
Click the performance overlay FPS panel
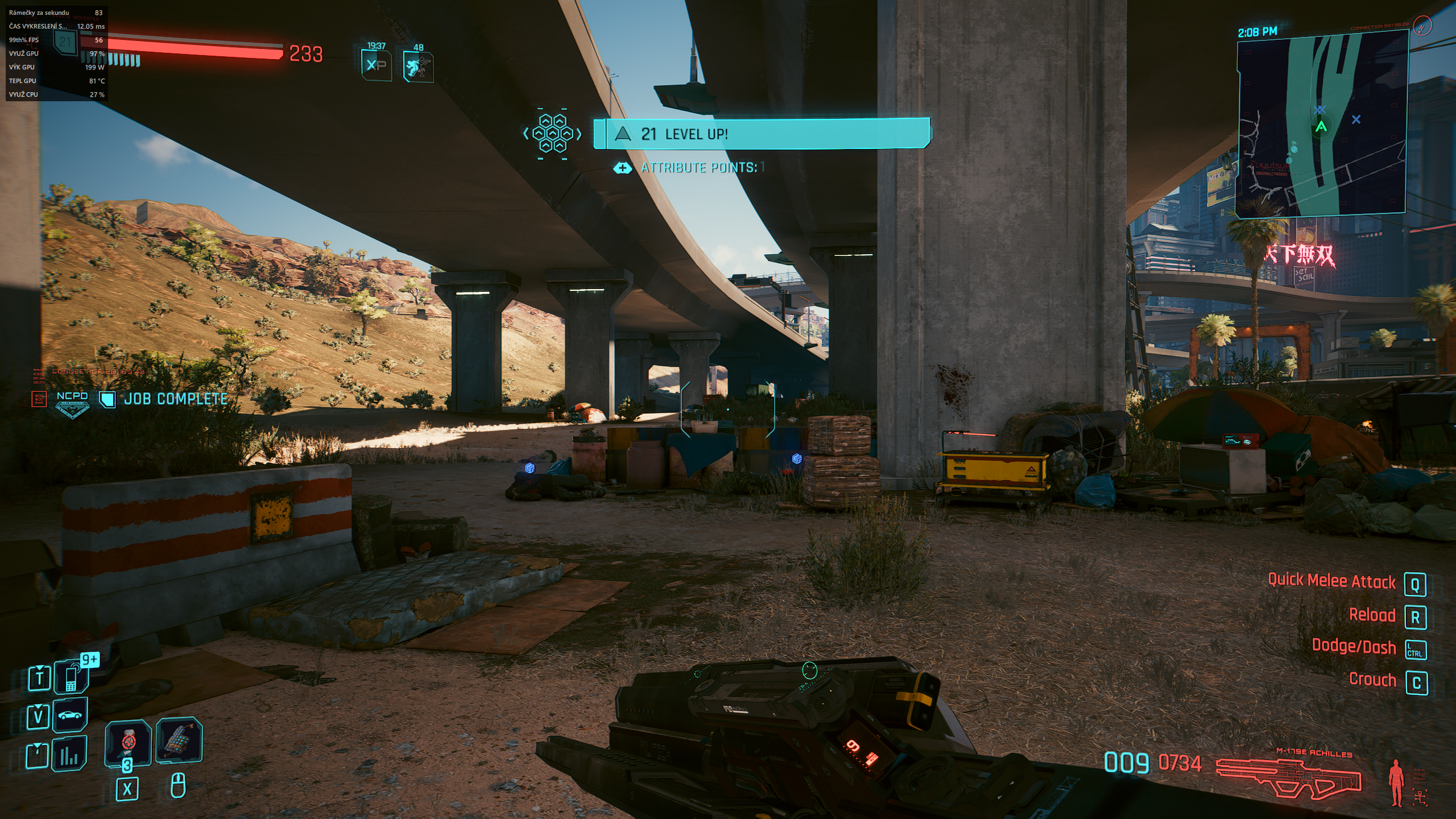coord(56,53)
